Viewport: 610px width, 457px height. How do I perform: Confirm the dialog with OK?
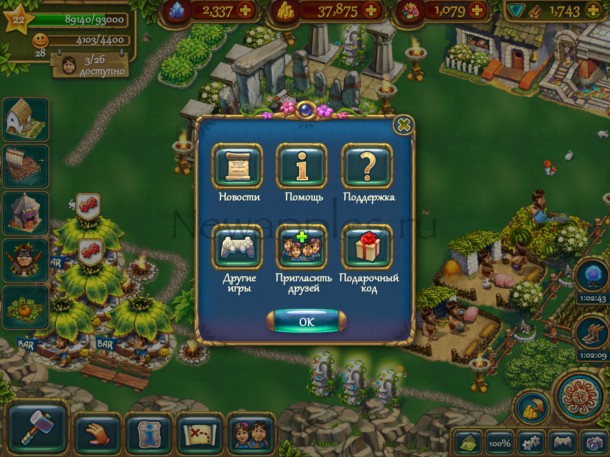click(x=306, y=322)
